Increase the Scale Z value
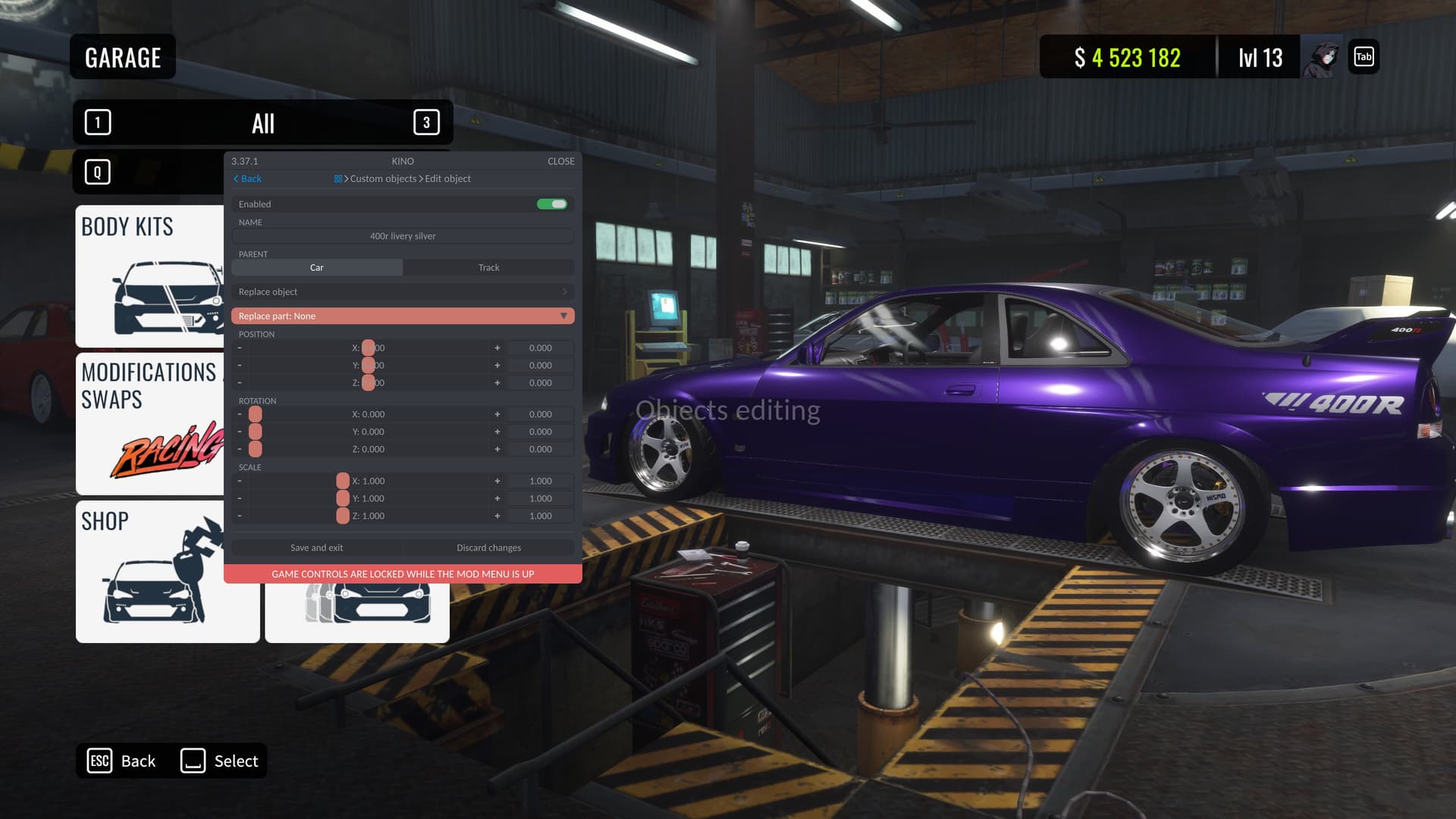 (x=497, y=516)
